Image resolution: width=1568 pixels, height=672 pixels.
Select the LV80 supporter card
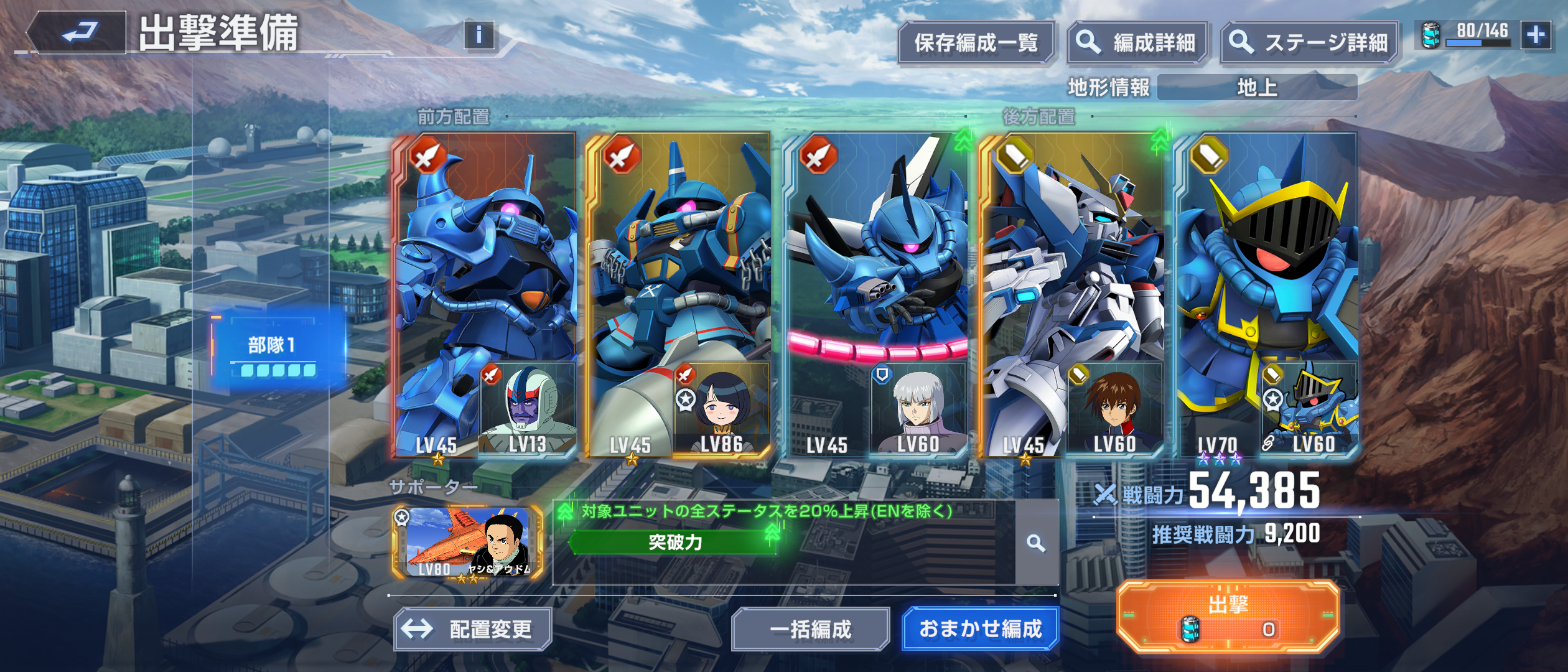click(x=468, y=543)
